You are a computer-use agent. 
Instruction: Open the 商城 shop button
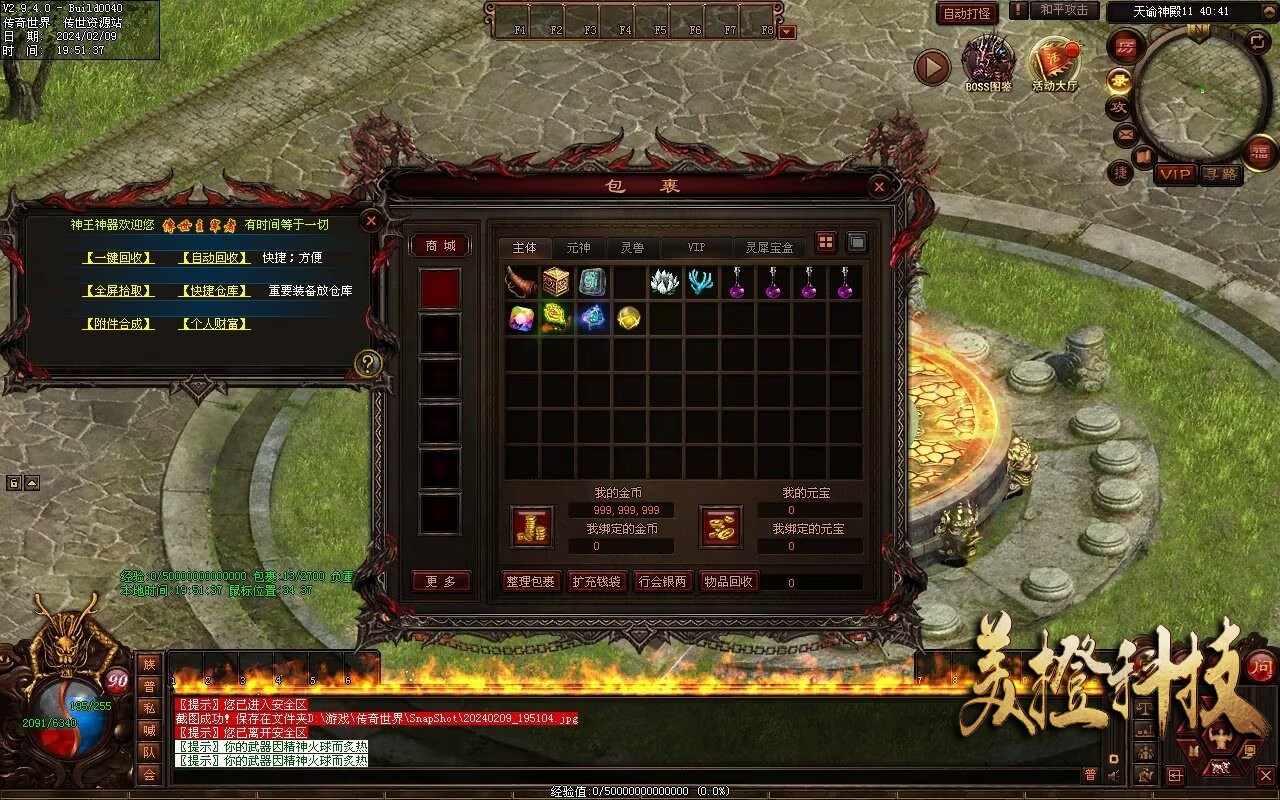pyautogui.click(x=440, y=245)
